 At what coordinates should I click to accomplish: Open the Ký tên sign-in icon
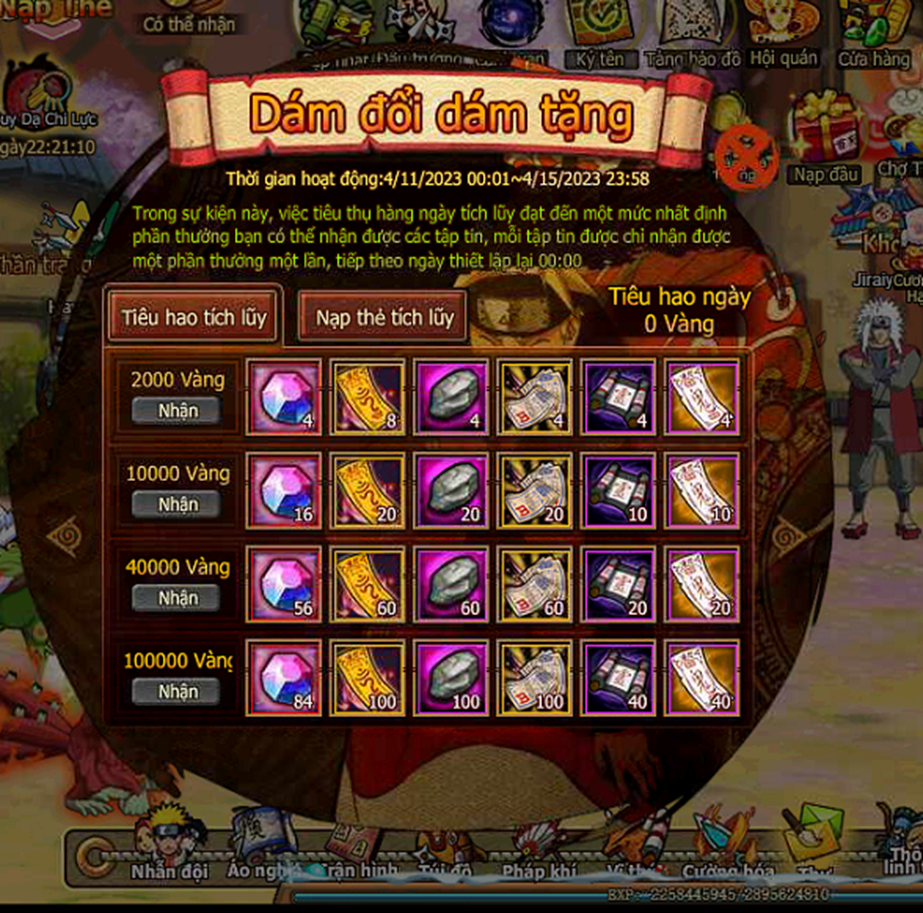coord(599,35)
